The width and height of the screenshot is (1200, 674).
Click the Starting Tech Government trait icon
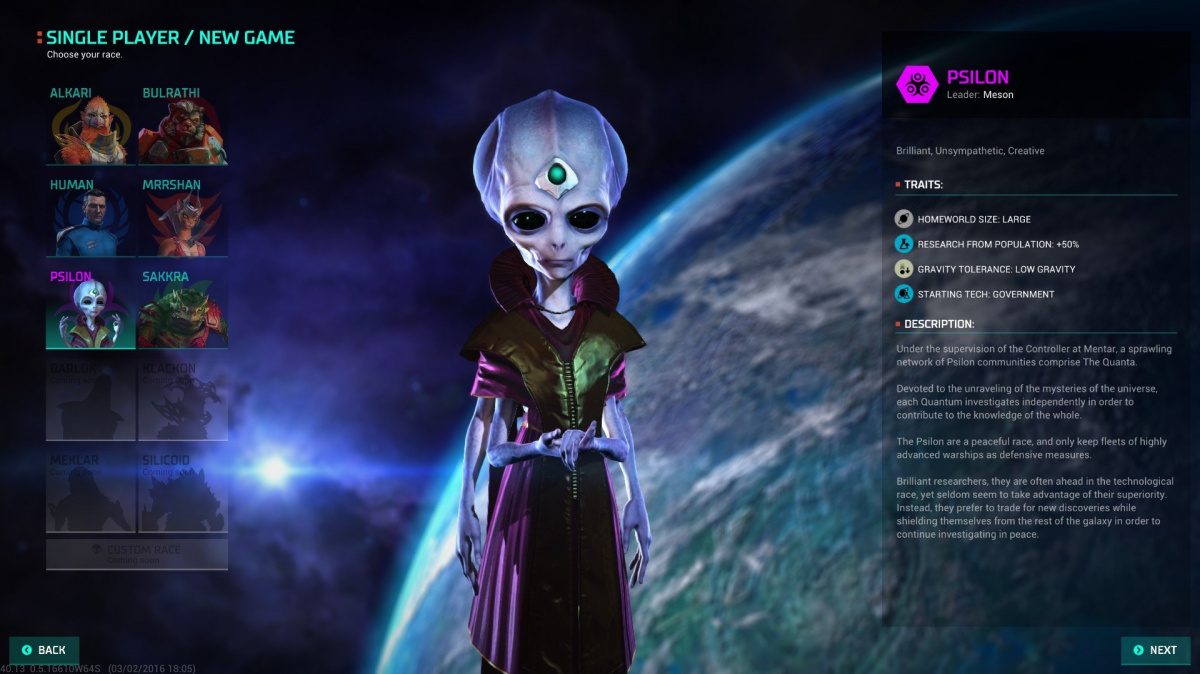[x=903, y=294]
